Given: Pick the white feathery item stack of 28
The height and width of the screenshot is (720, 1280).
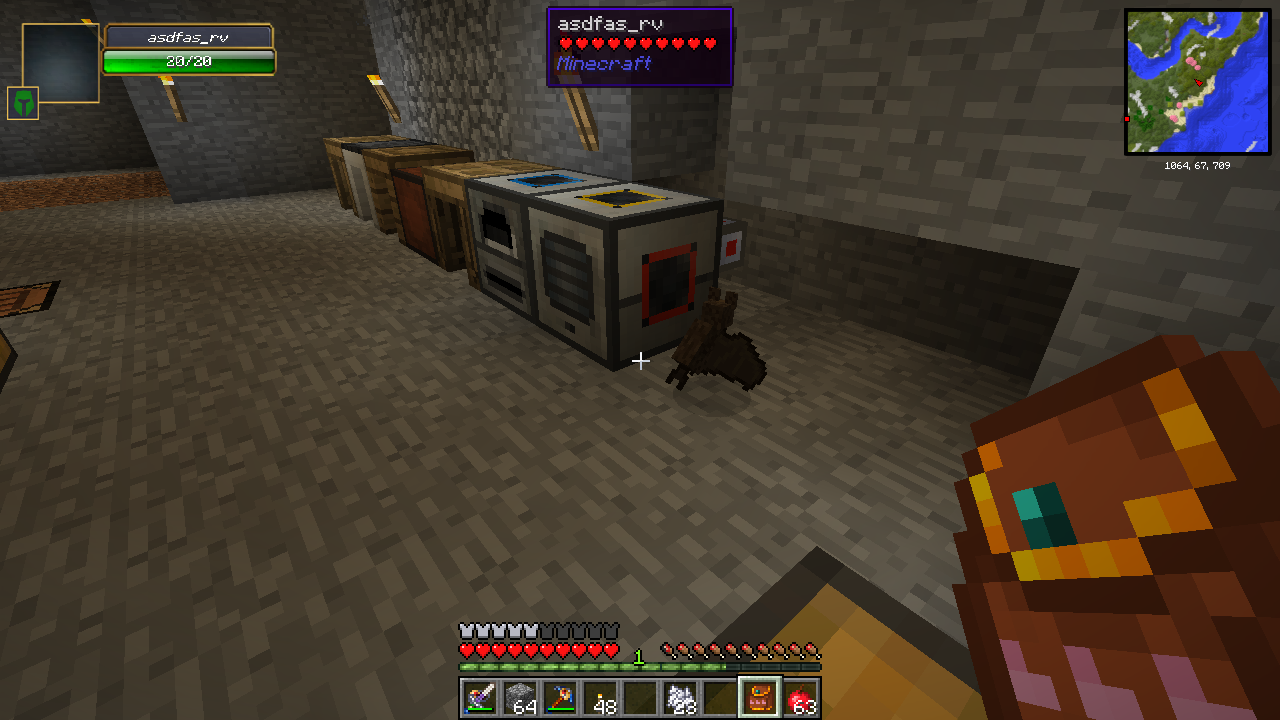Looking at the screenshot, I should [x=680, y=697].
